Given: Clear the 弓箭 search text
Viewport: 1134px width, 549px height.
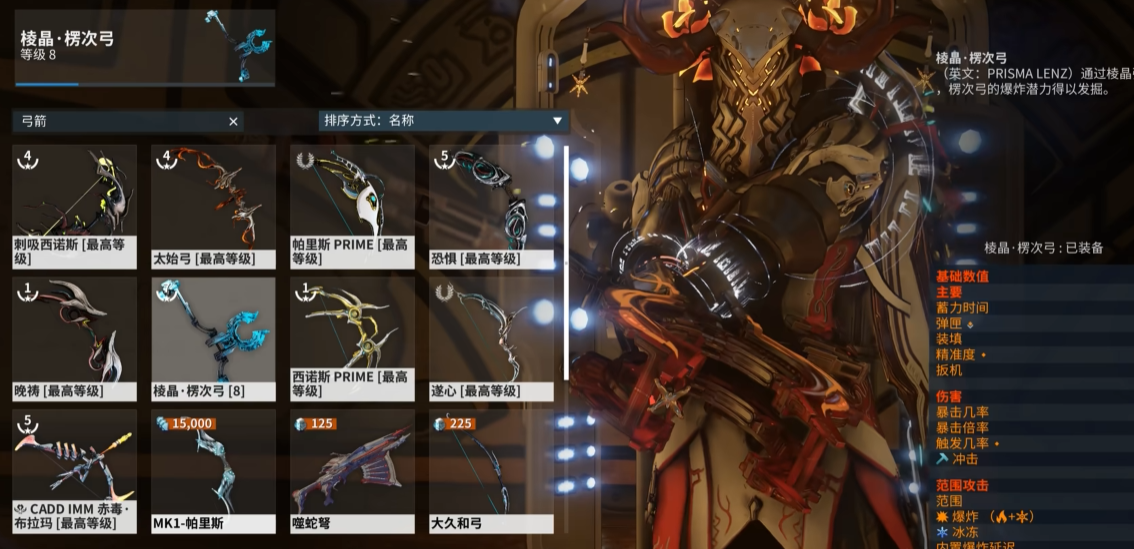Looking at the screenshot, I should [234, 121].
